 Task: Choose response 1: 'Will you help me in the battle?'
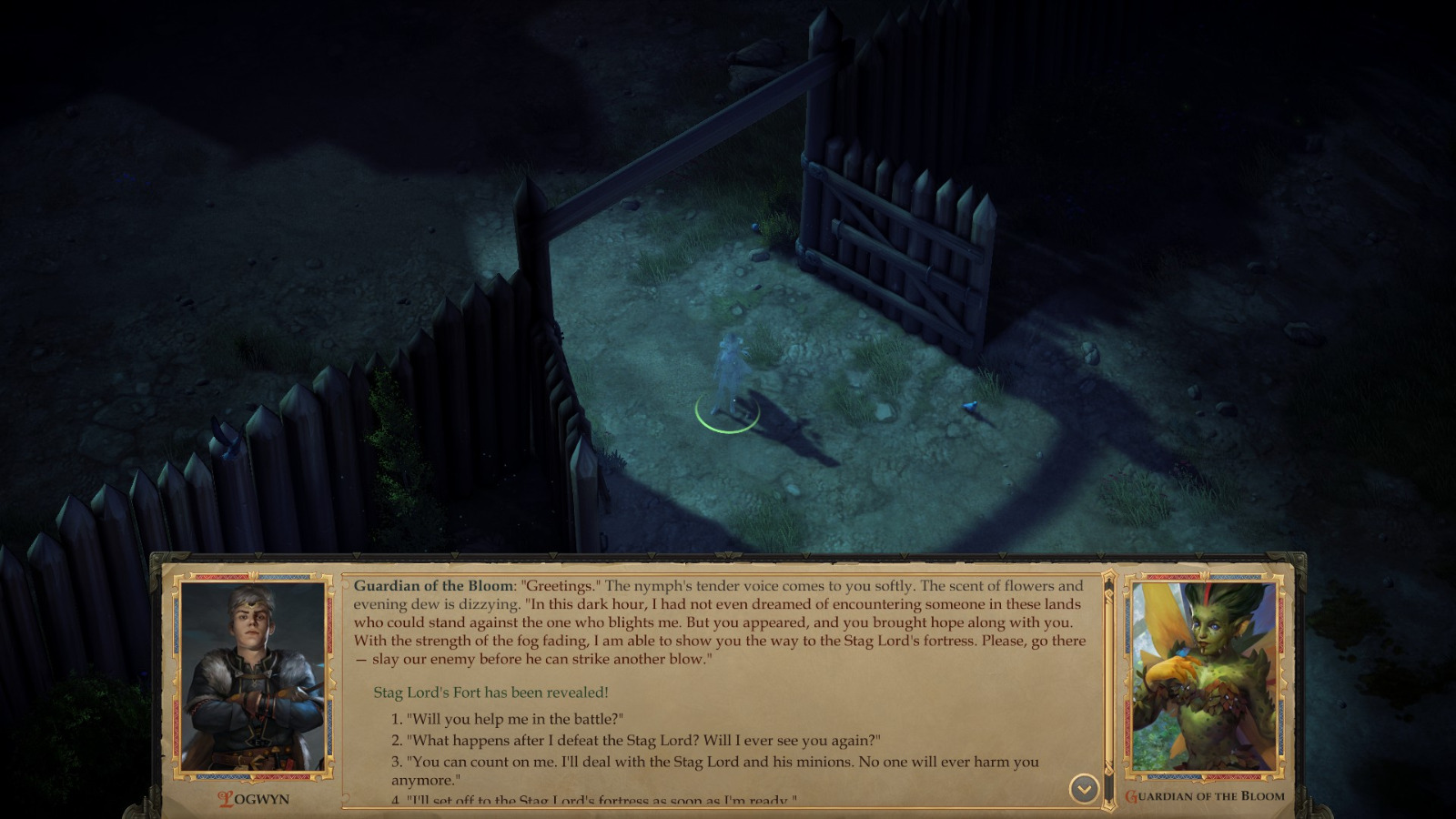pos(509,716)
